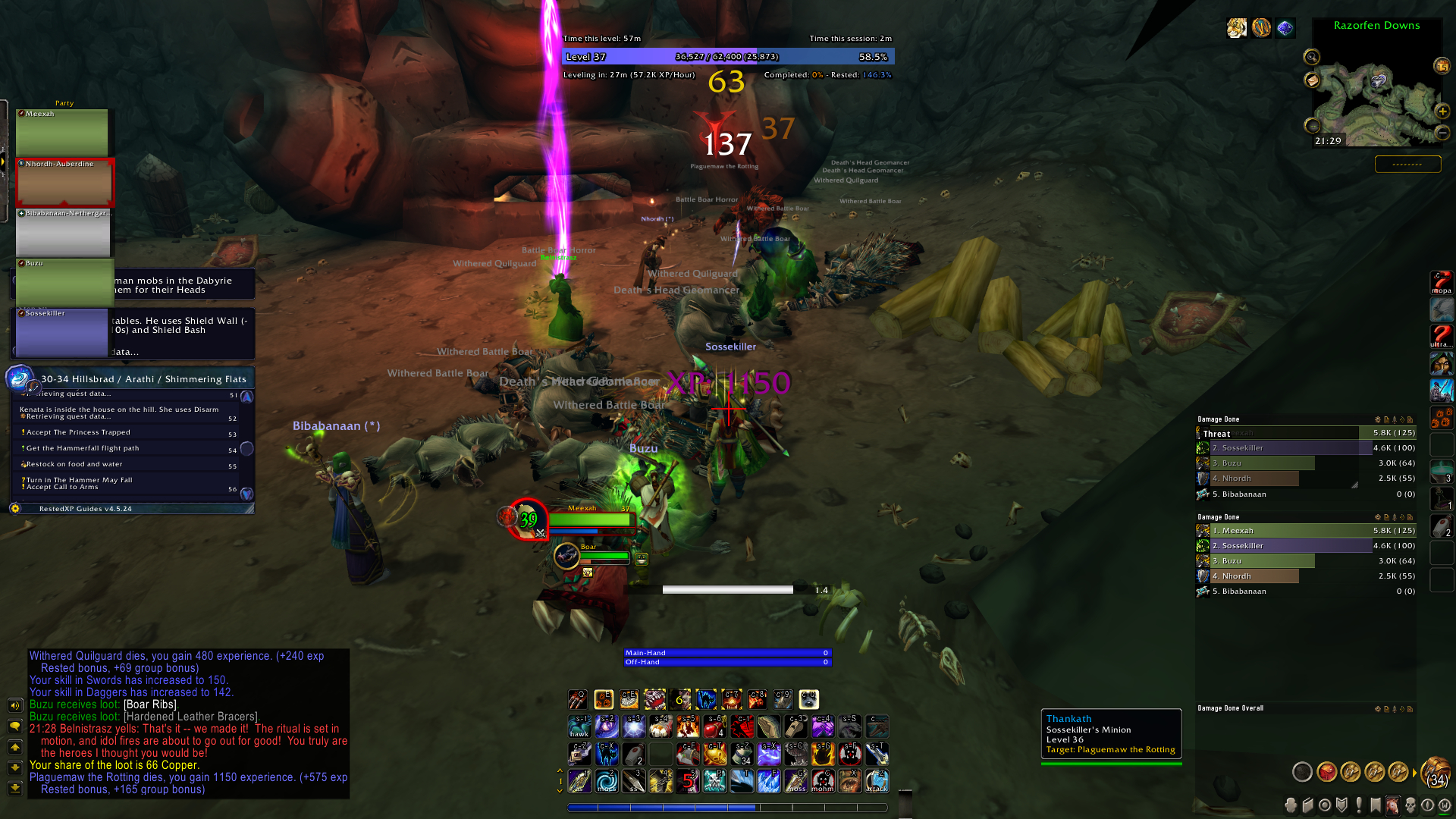
Task: Select Sossekiller's party frame
Action: (62, 332)
